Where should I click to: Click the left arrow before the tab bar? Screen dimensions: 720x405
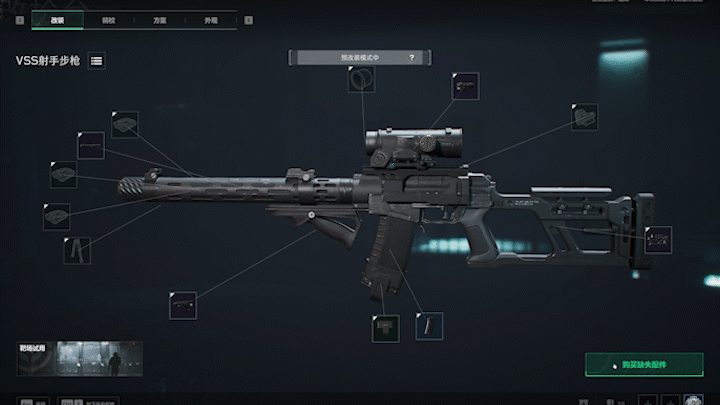[20, 19]
